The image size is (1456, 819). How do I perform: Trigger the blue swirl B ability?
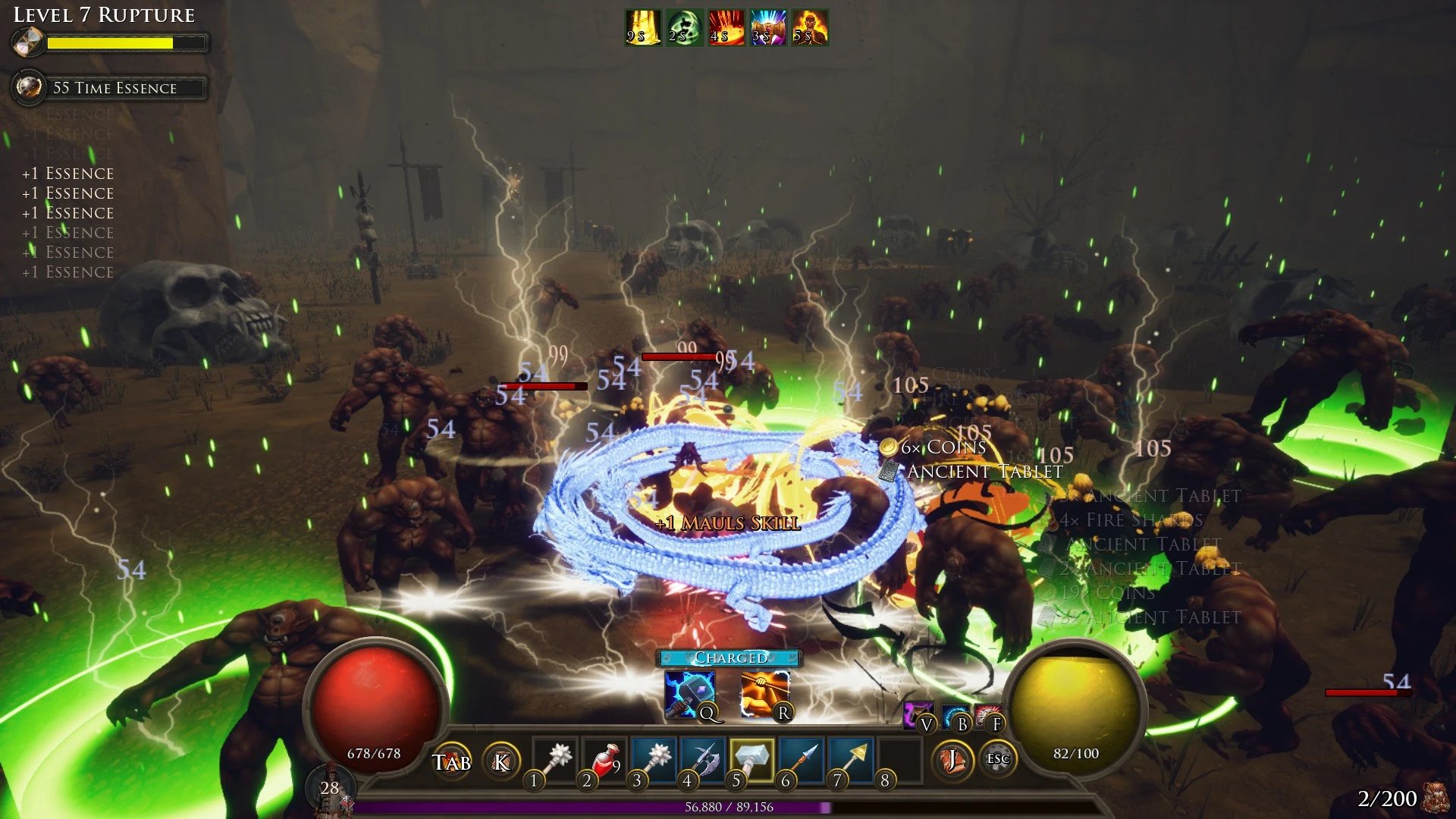955,715
